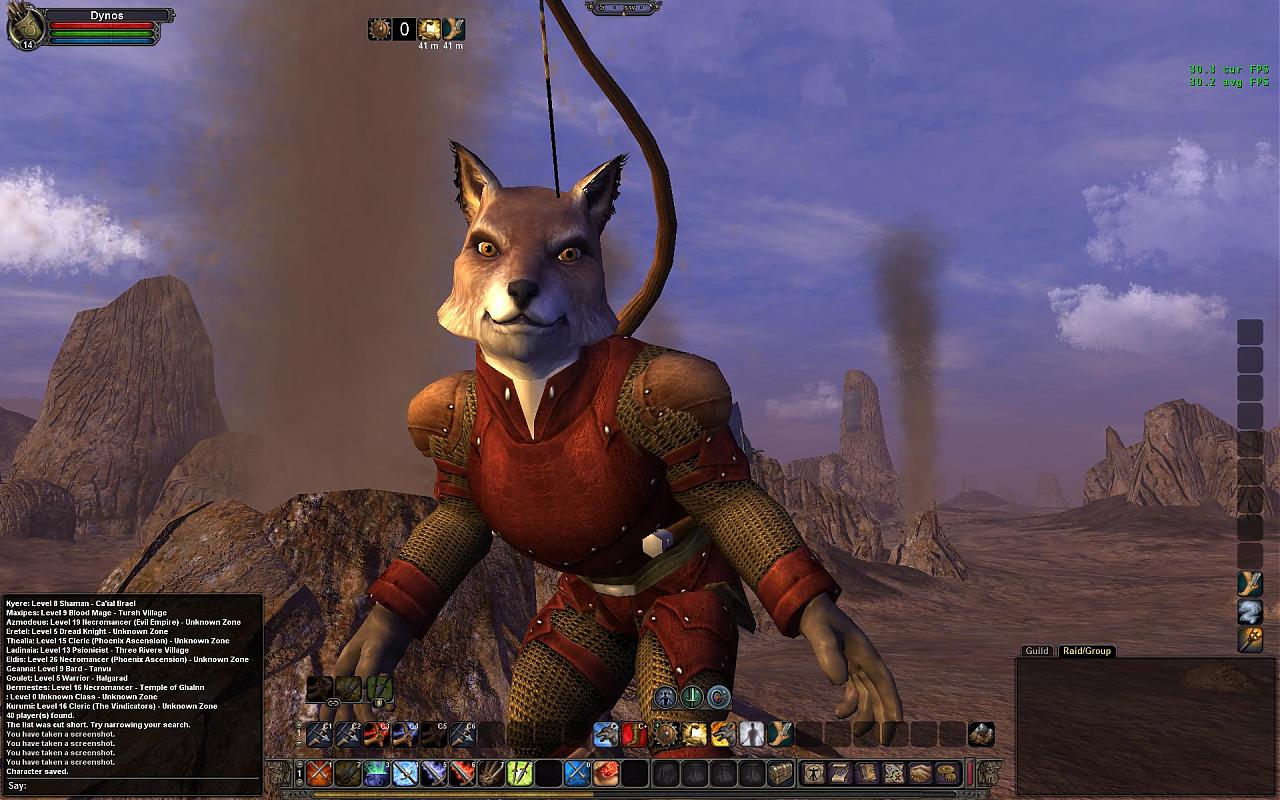Screen dimensions: 1280x800
Task: Open the Raid/Group tab
Action: pos(1086,651)
